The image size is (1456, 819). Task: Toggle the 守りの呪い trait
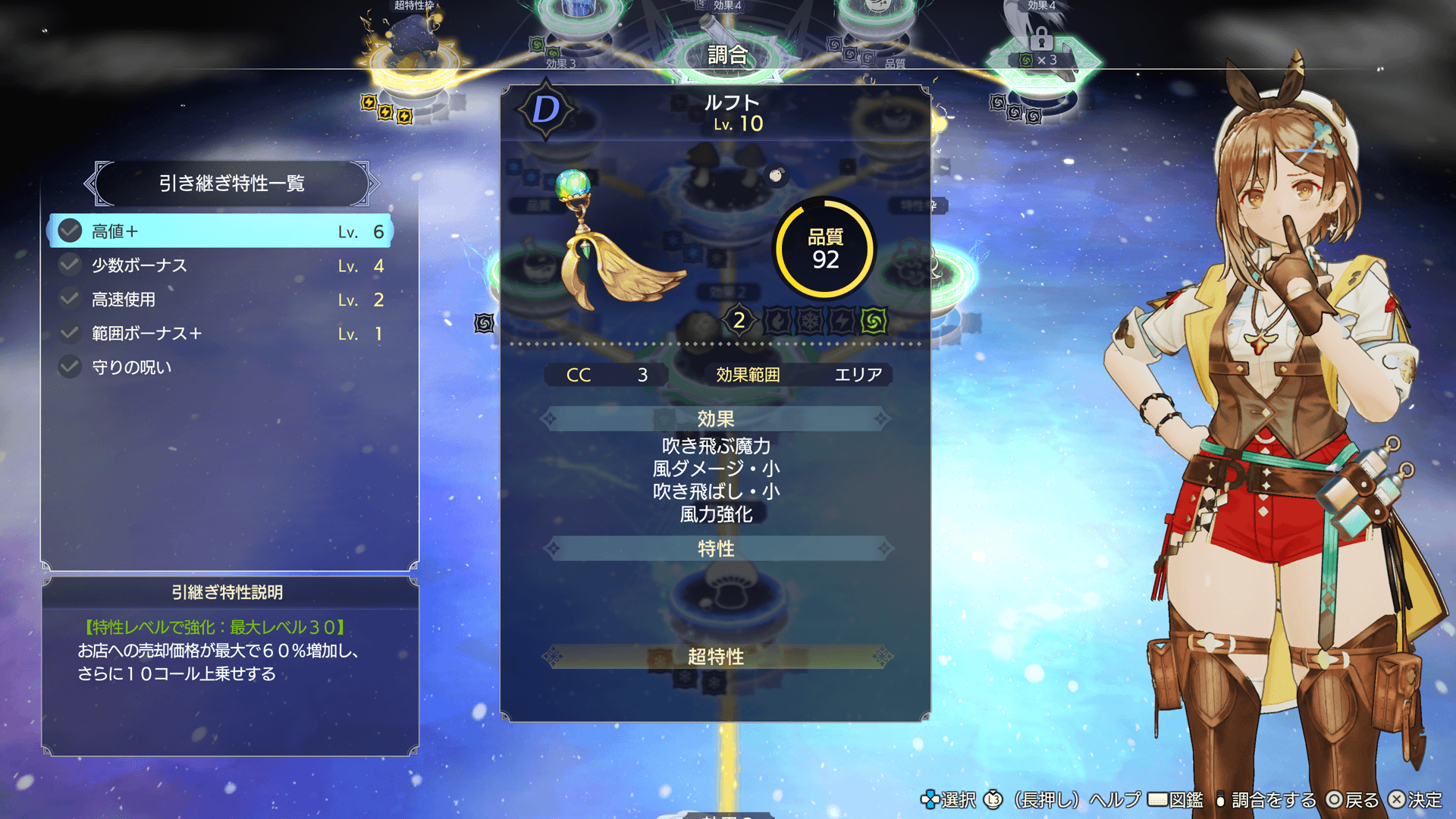pyautogui.click(x=220, y=368)
